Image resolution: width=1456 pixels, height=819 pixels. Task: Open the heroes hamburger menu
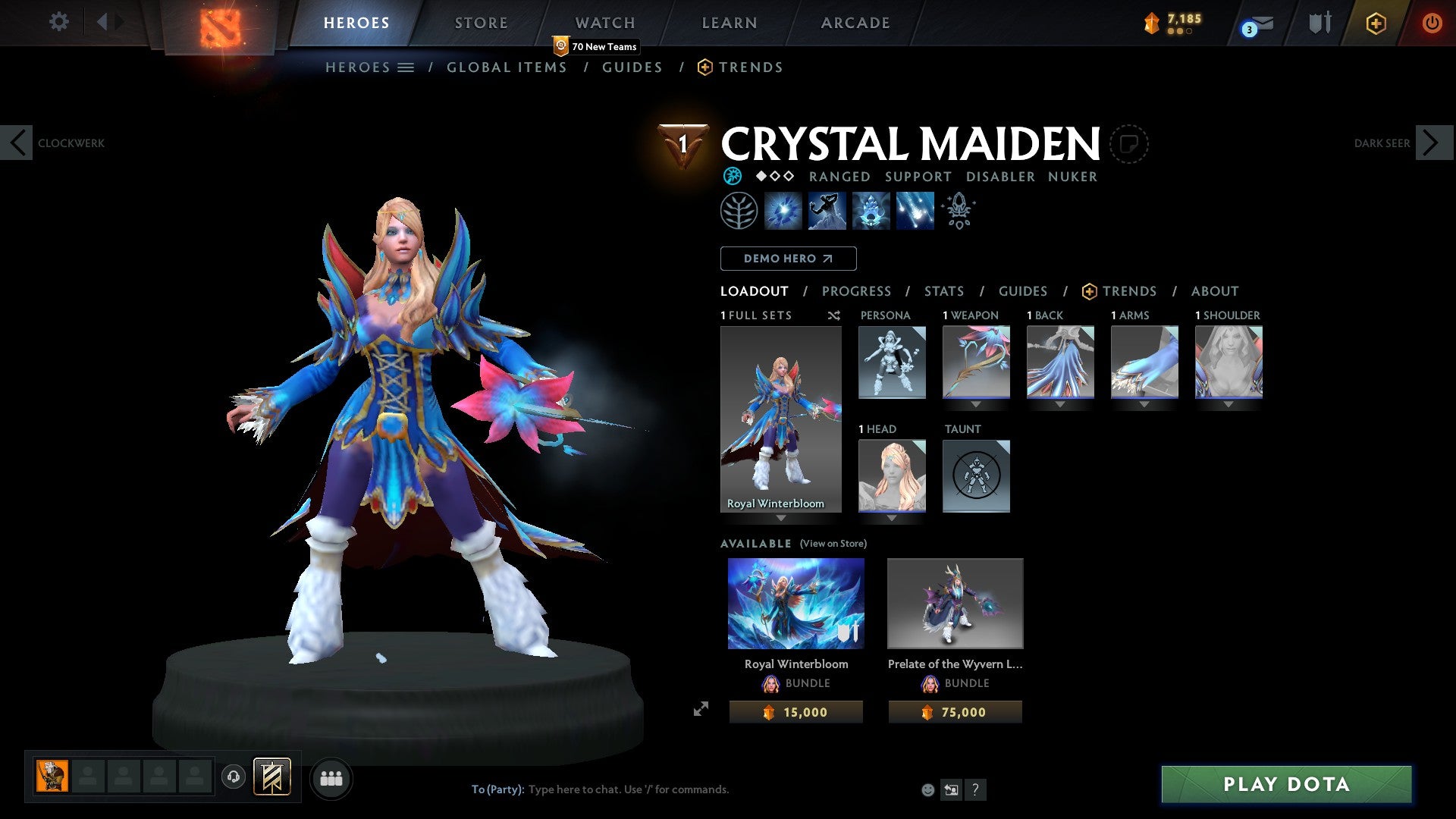click(x=406, y=67)
